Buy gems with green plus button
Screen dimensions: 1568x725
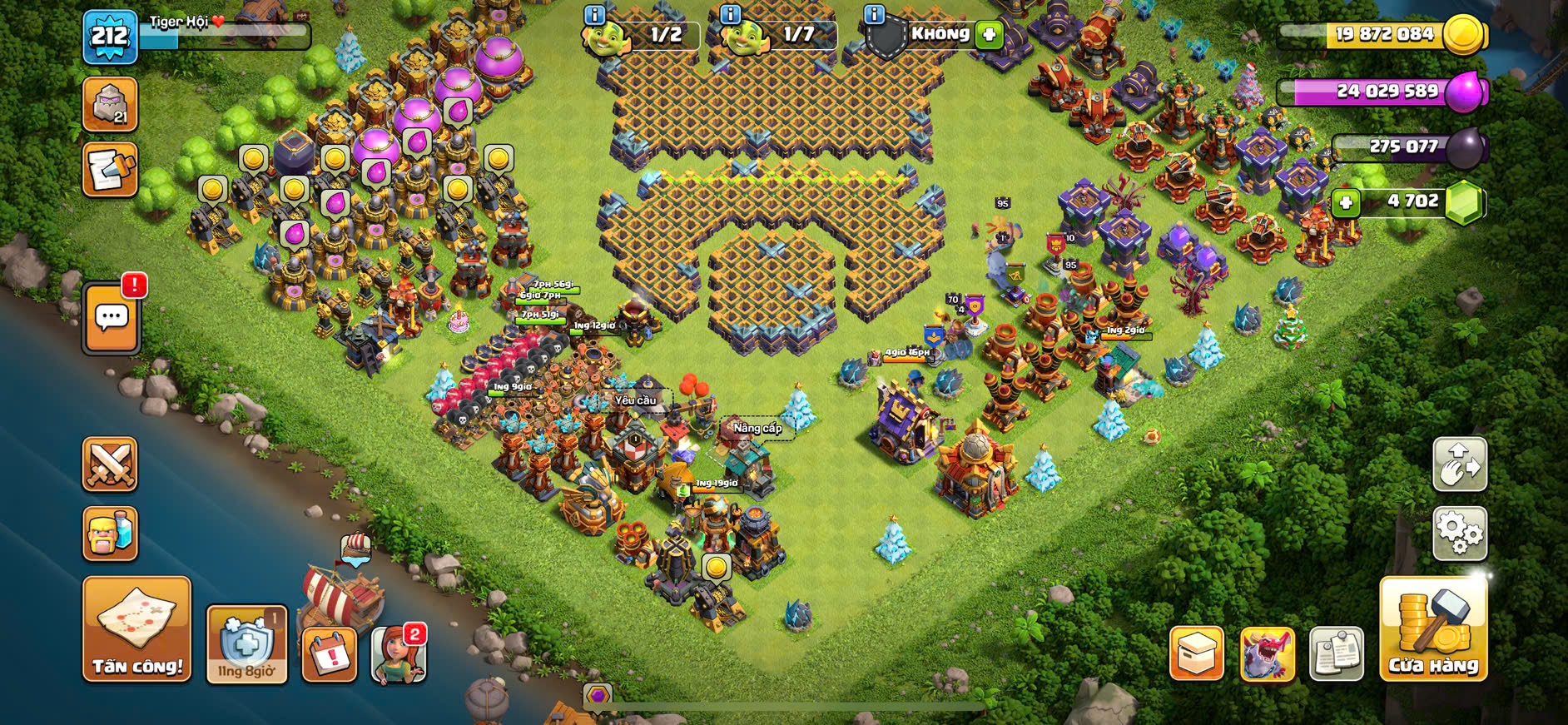[1345, 202]
